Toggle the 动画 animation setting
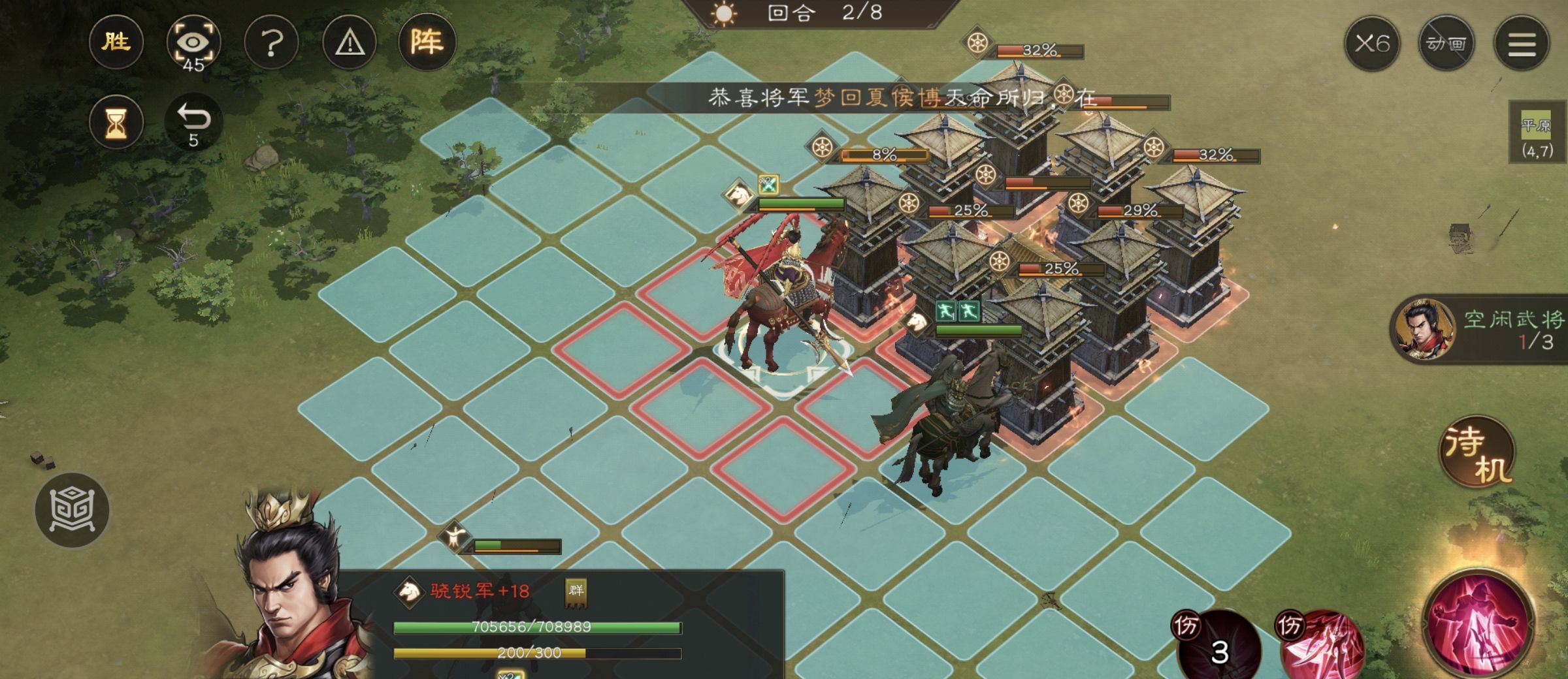This screenshot has width=1568, height=679. click(1446, 44)
